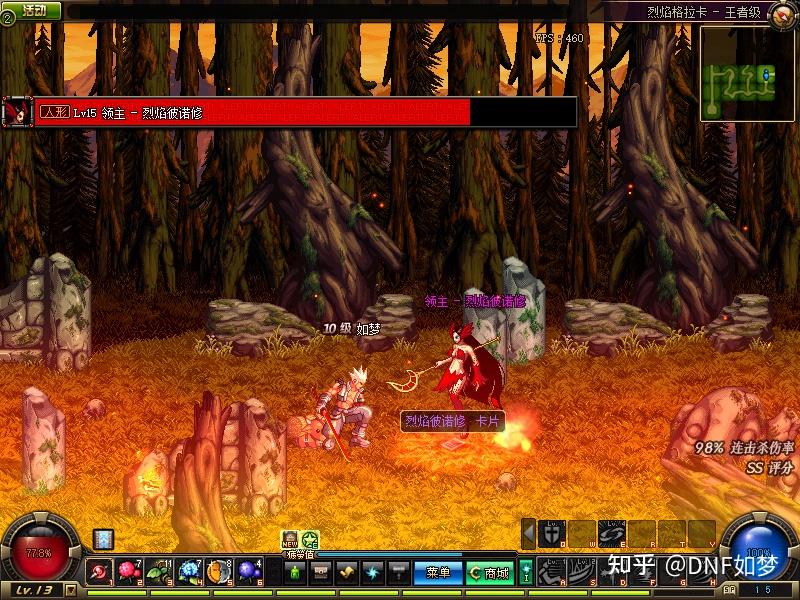The height and width of the screenshot is (600, 800).
Task: Use the blue flower item in slot 4
Action: 190,572
